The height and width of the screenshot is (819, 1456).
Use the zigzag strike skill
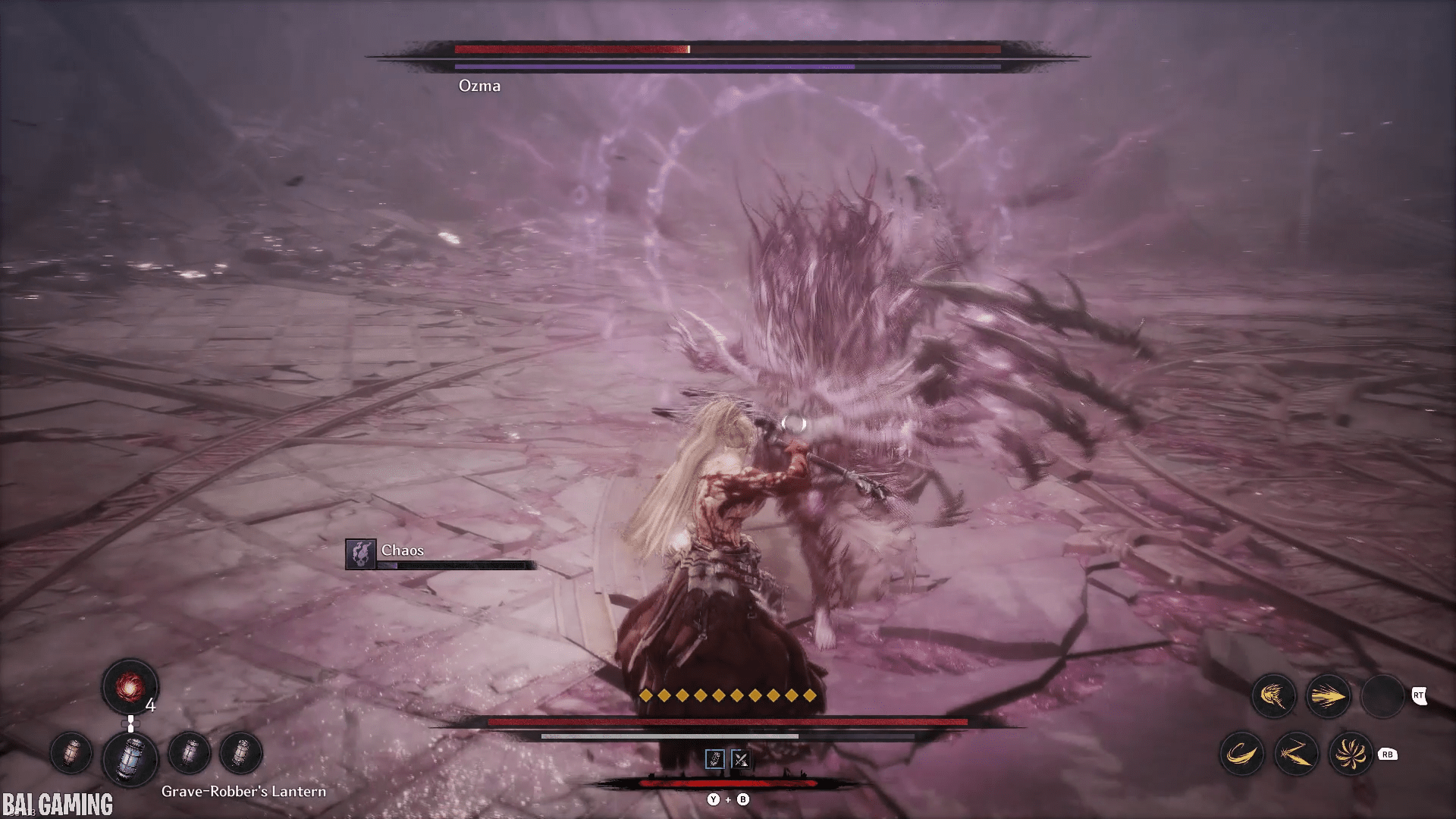(1296, 754)
